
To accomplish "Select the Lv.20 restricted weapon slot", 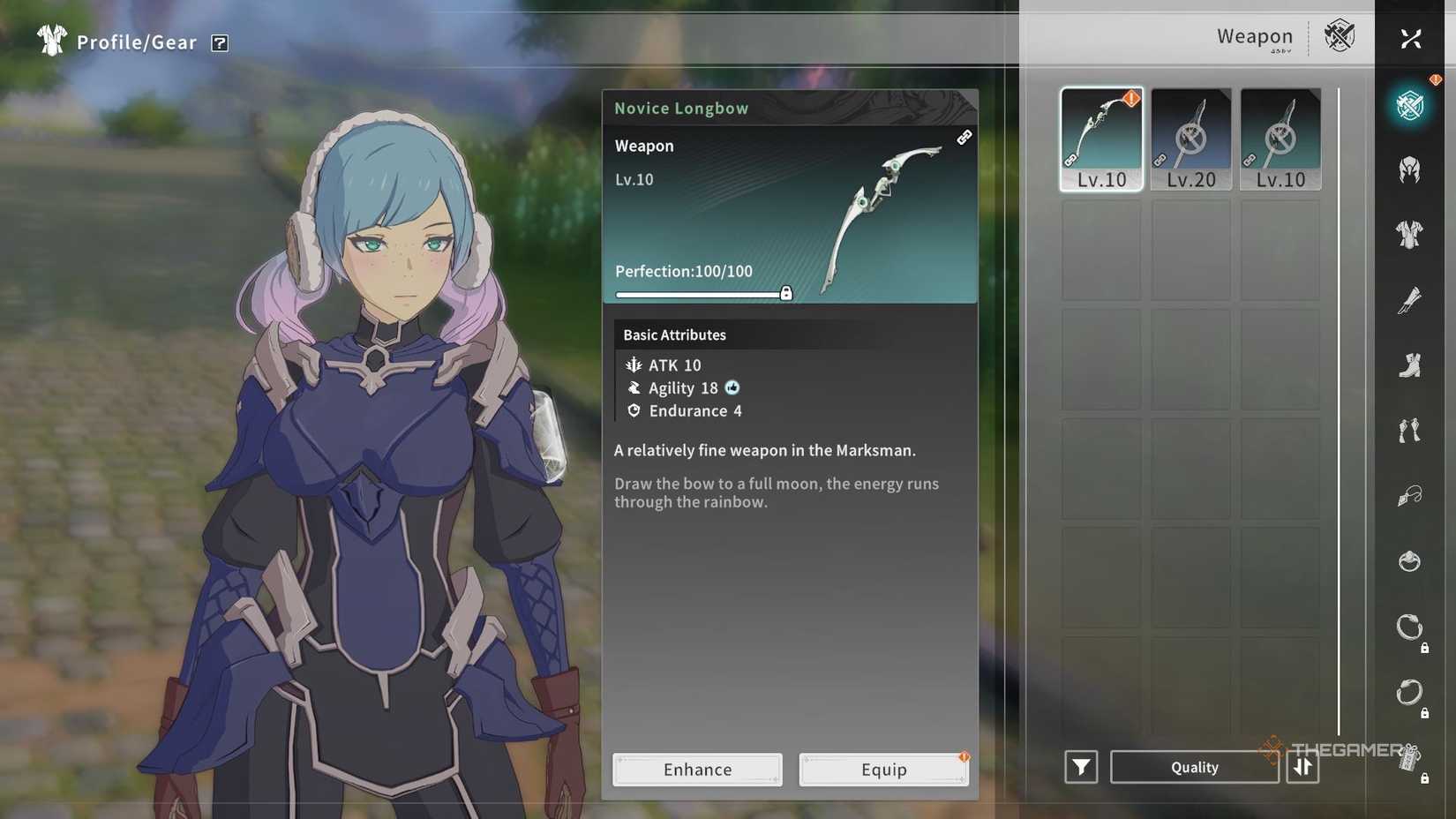I will [1190, 139].
